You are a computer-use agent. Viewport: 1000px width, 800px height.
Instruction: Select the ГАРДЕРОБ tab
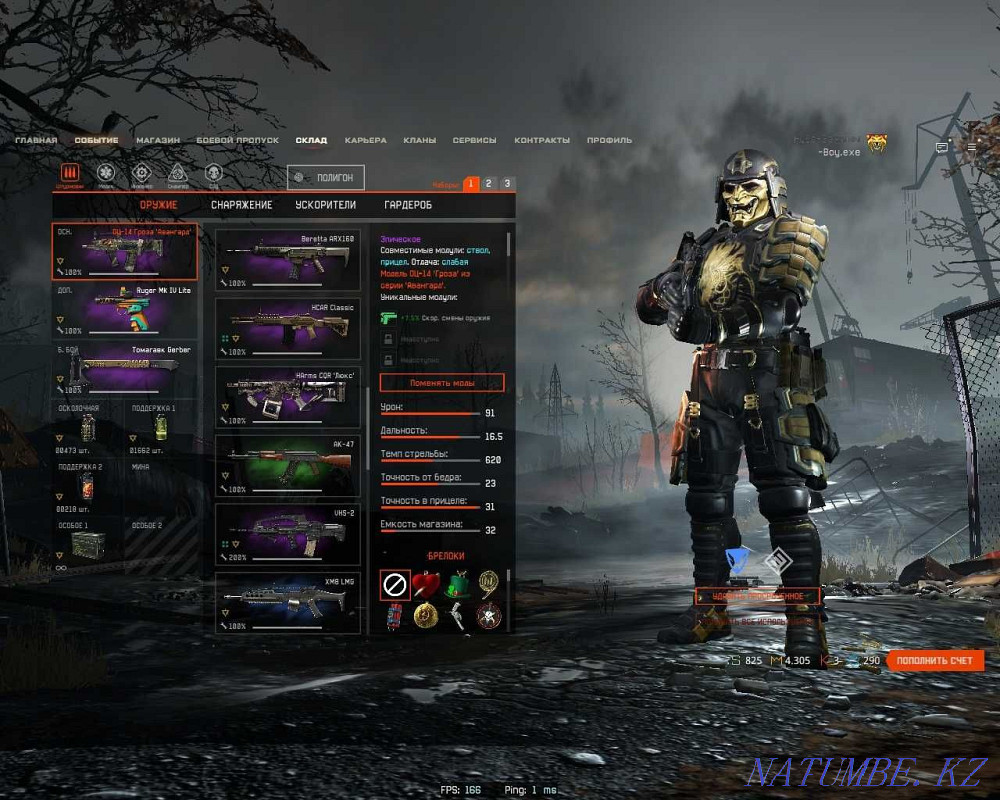tap(408, 205)
